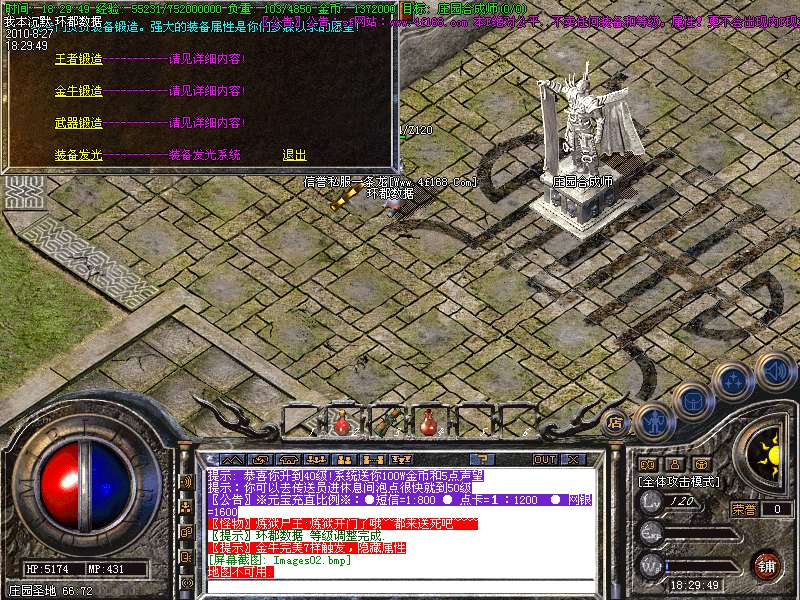This screenshot has height=600, width=800.
Task: Click the red 铺 stall button
Action: (766, 565)
